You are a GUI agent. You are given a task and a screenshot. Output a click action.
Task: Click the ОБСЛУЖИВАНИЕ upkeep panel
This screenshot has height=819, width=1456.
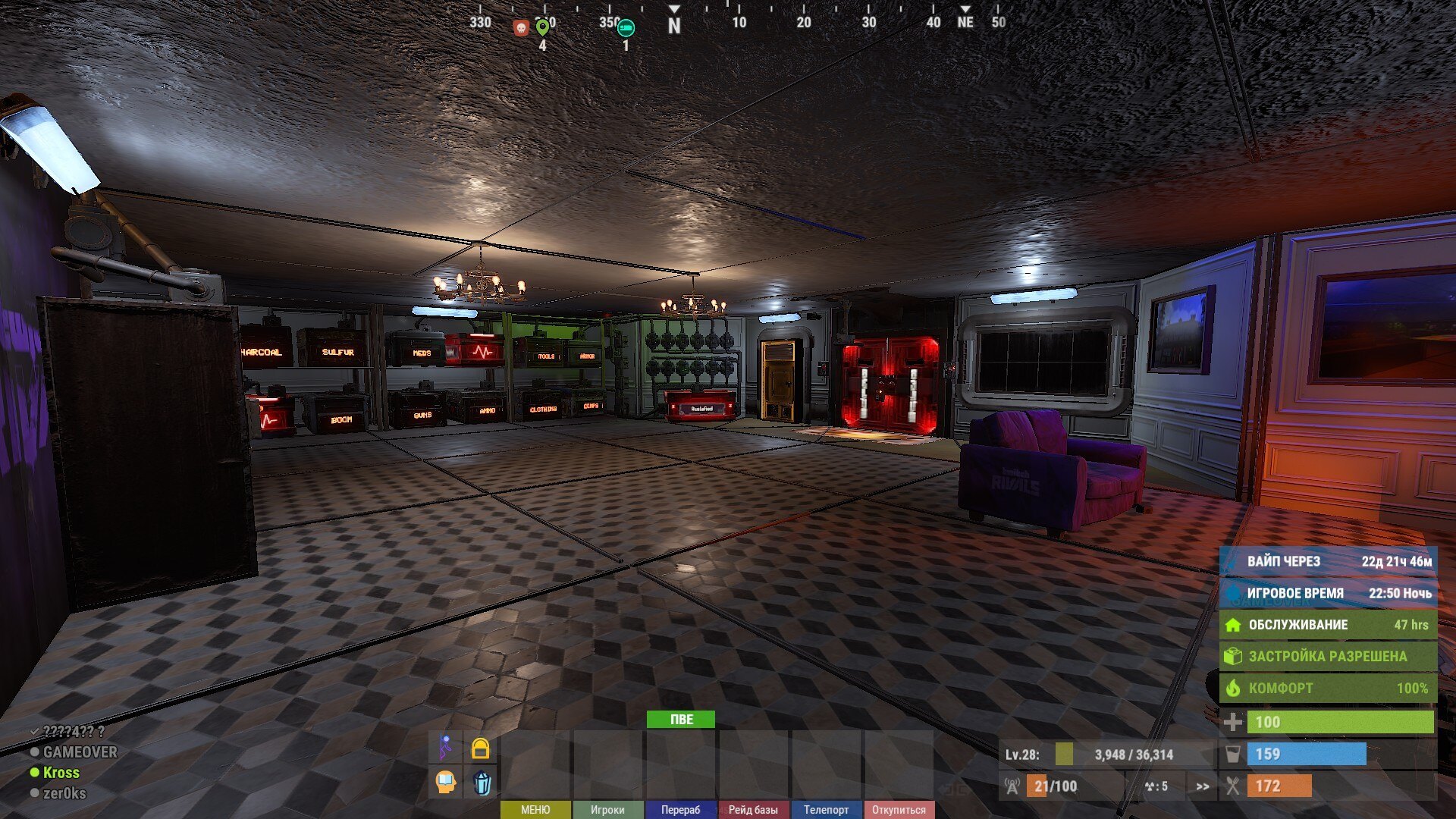pos(1327,625)
